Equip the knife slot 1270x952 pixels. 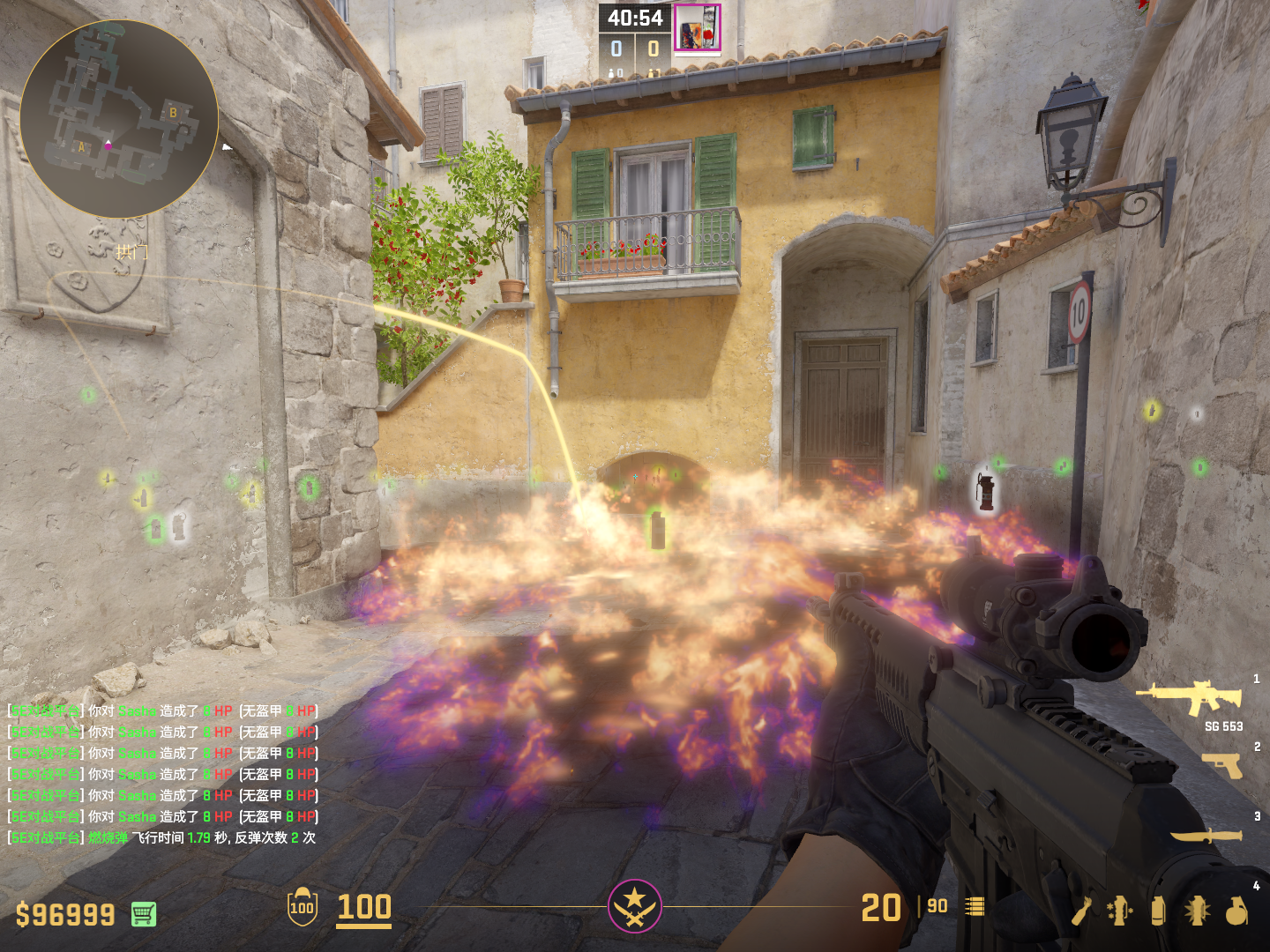tap(1206, 835)
